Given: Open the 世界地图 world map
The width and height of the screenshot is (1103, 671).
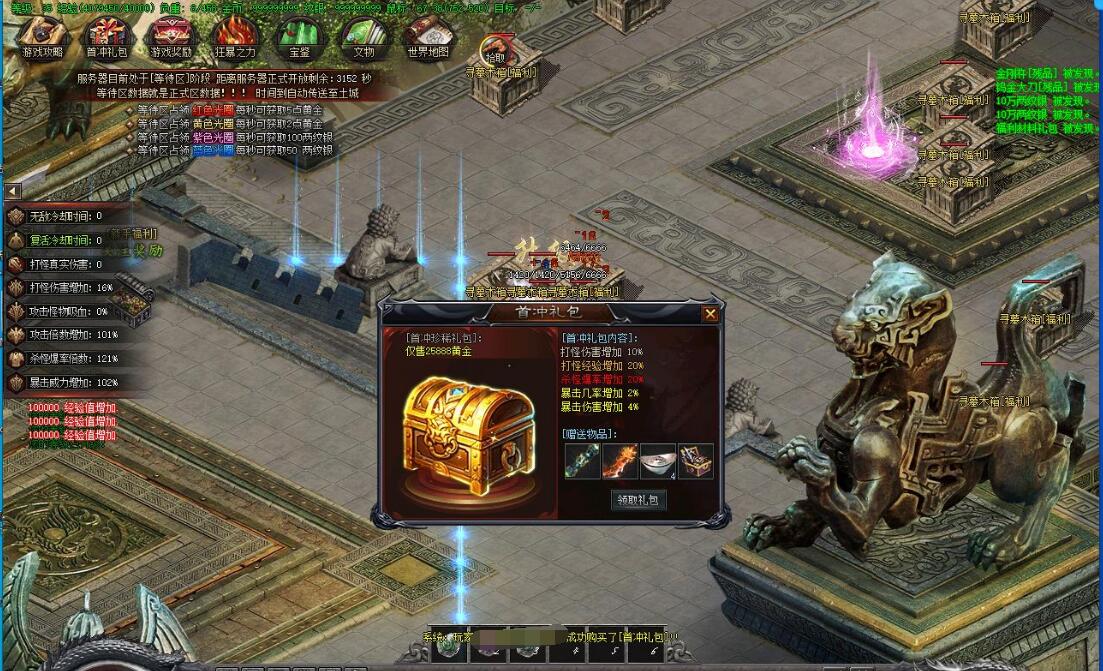Looking at the screenshot, I should tap(428, 38).
